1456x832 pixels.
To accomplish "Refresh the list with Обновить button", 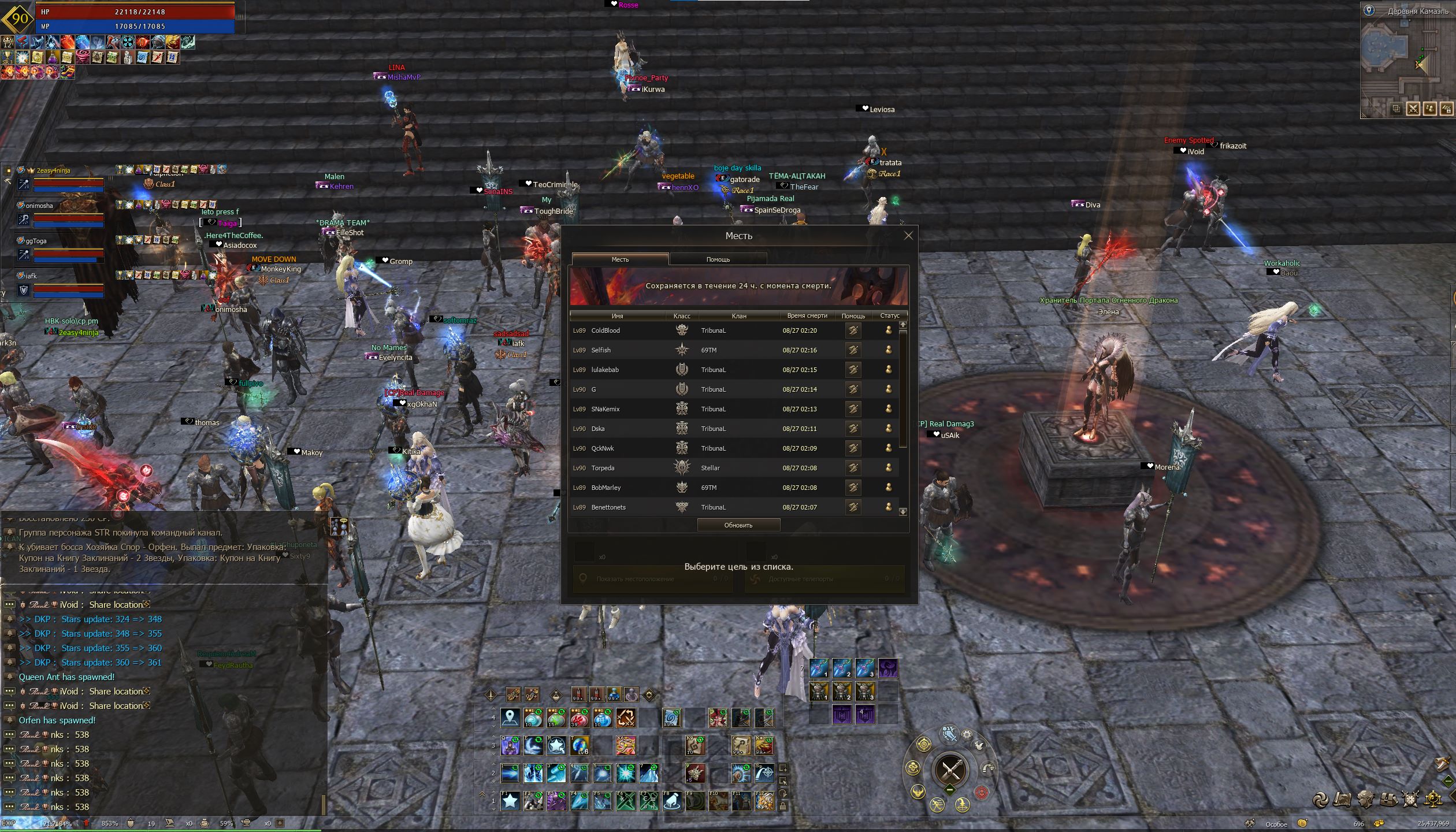I will pyautogui.click(x=738, y=525).
